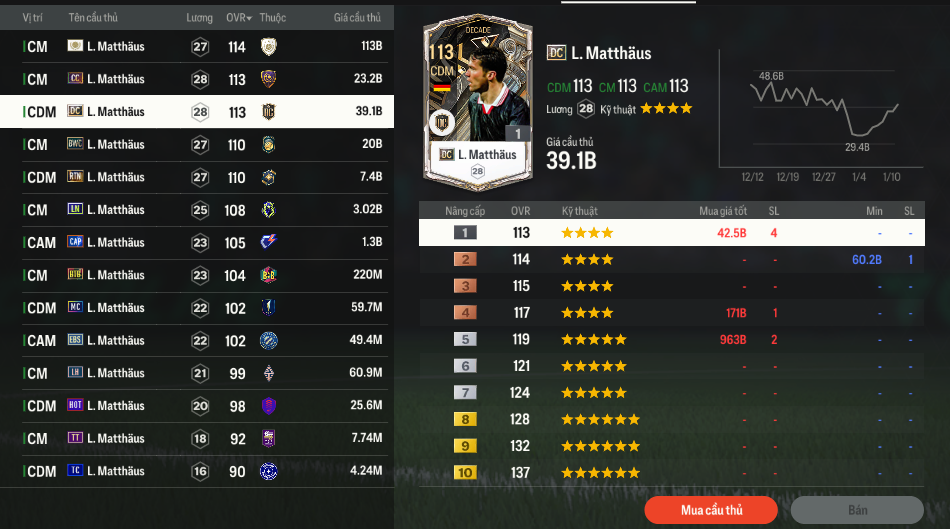This screenshot has height=529, width=950.
Task: Pick the L. Matthäus row priced 20B
Action: 197,145
